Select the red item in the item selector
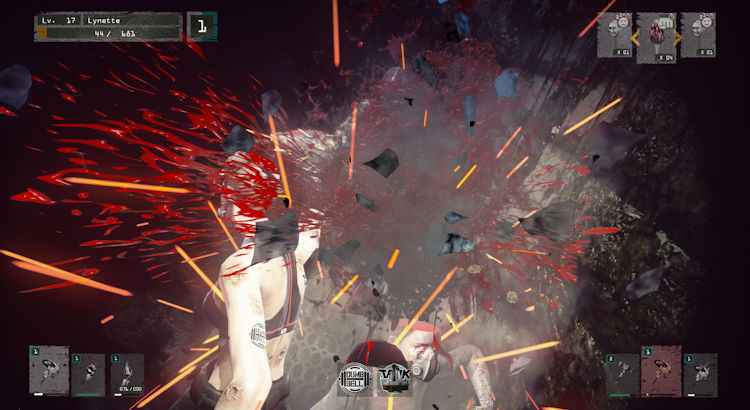Viewport: 750px width, 410px height. tap(656, 35)
